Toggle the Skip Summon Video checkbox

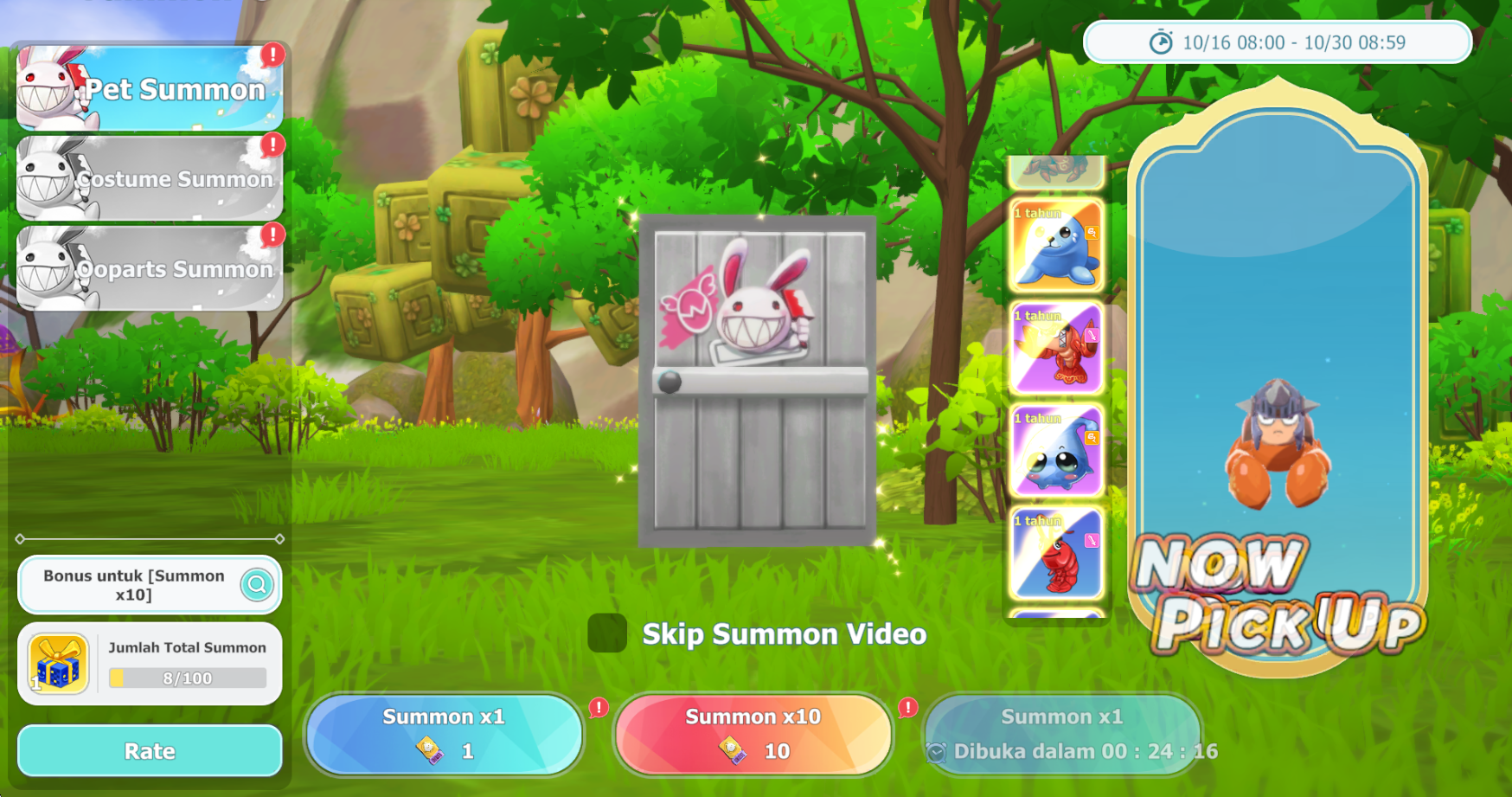pos(607,633)
